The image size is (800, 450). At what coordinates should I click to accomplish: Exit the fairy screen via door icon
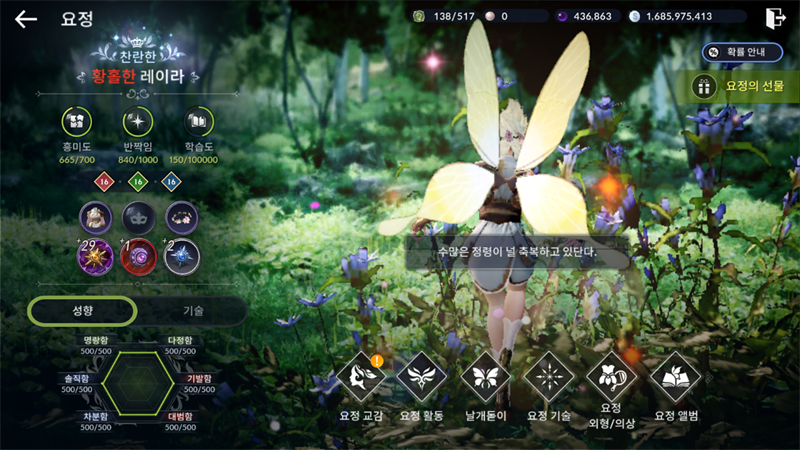[774, 18]
